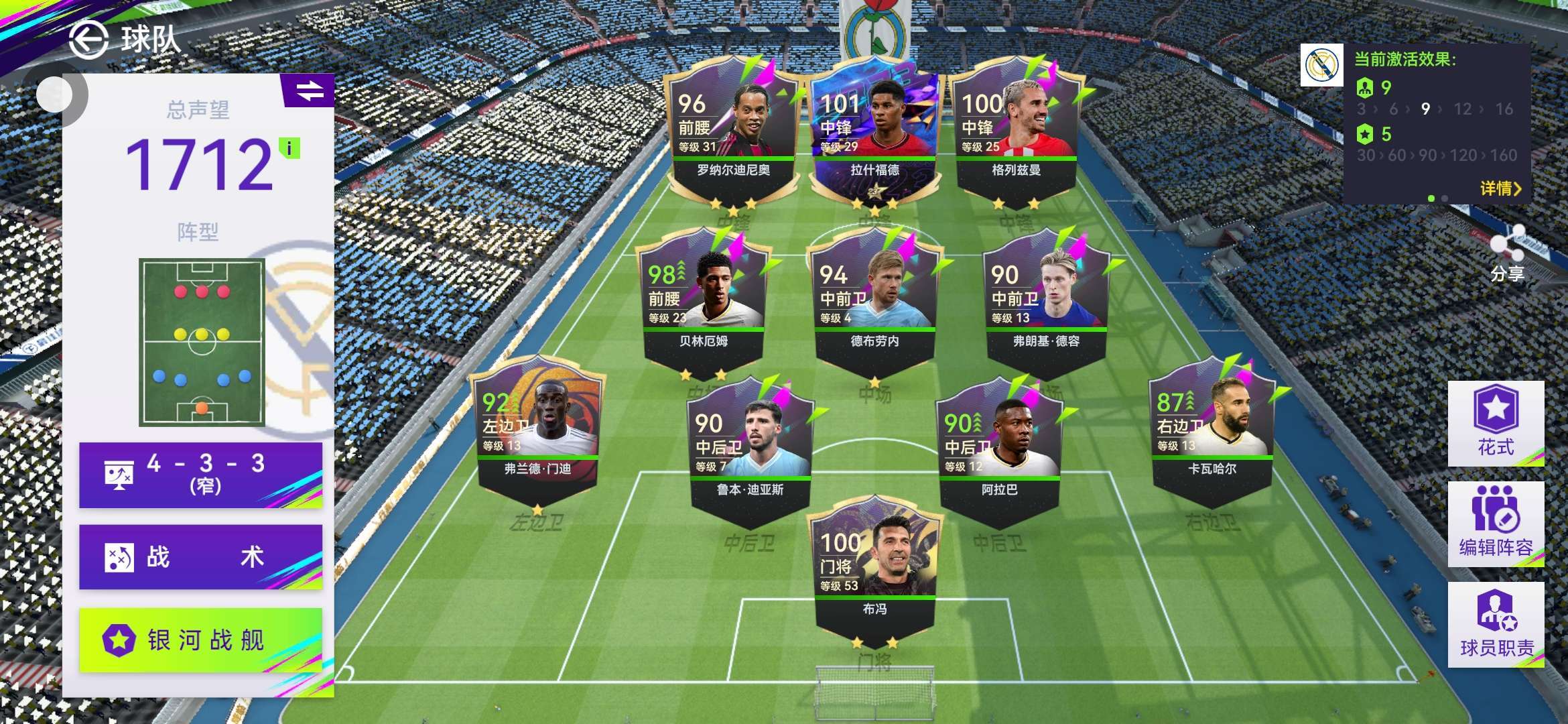Open the 4-3-3 formation selector
The image size is (1568, 724).
coord(200,475)
